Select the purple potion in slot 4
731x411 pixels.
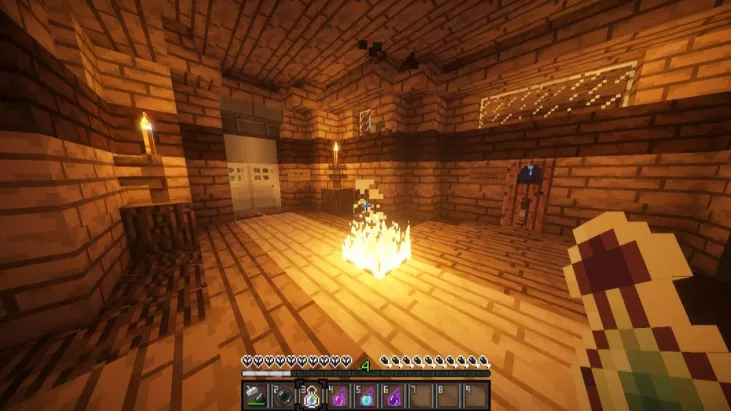click(338, 395)
